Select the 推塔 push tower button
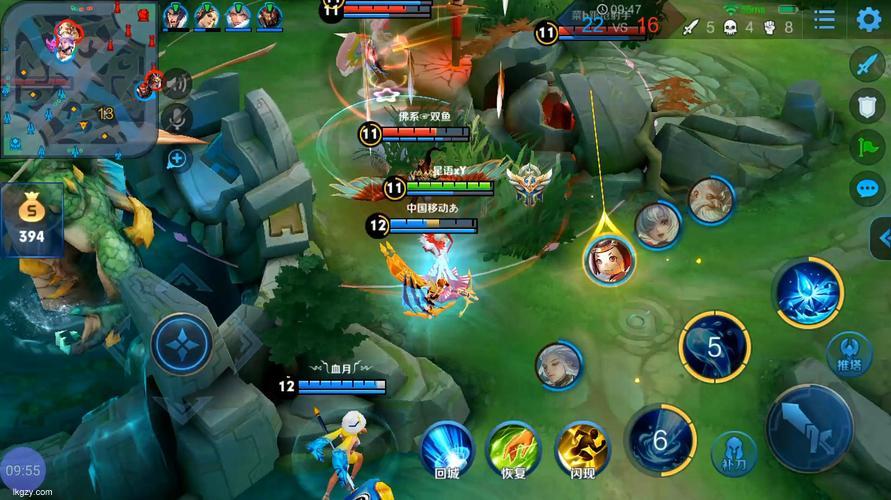This screenshot has width=891, height=500. [x=848, y=353]
